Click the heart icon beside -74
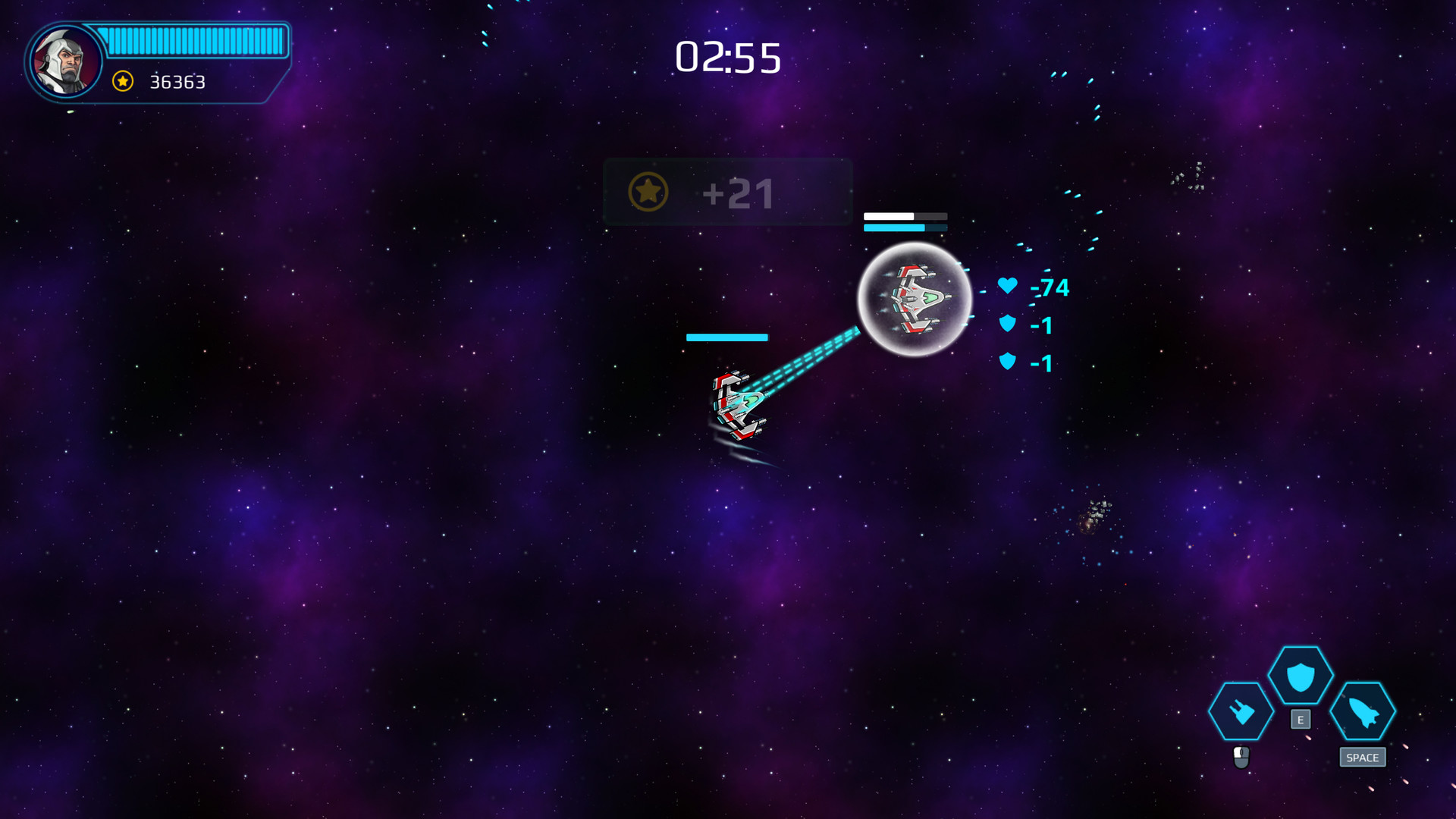This screenshot has width=1456, height=819. 1007,287
